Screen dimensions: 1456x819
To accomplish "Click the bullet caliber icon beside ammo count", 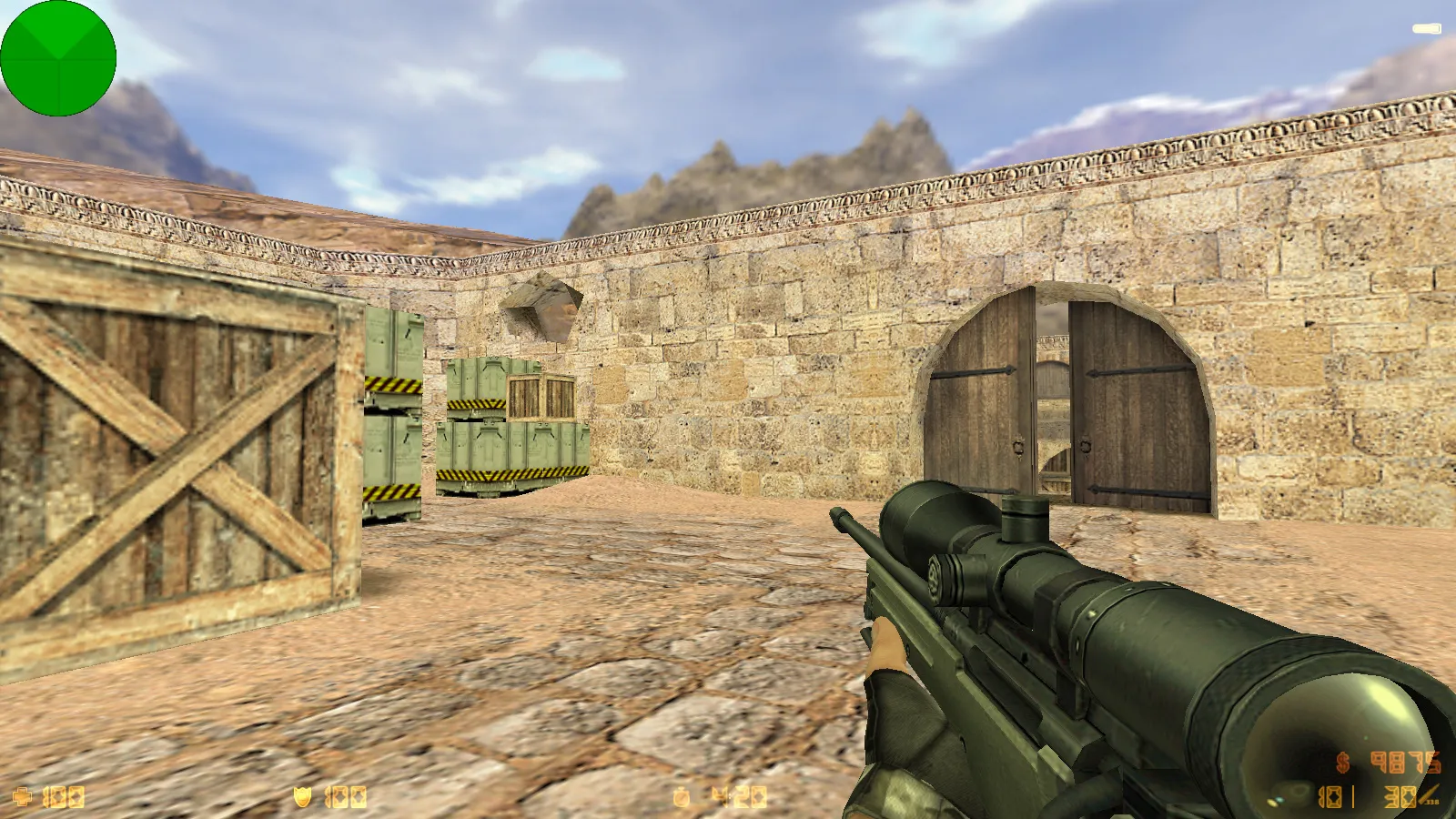I will [1429, 794].
